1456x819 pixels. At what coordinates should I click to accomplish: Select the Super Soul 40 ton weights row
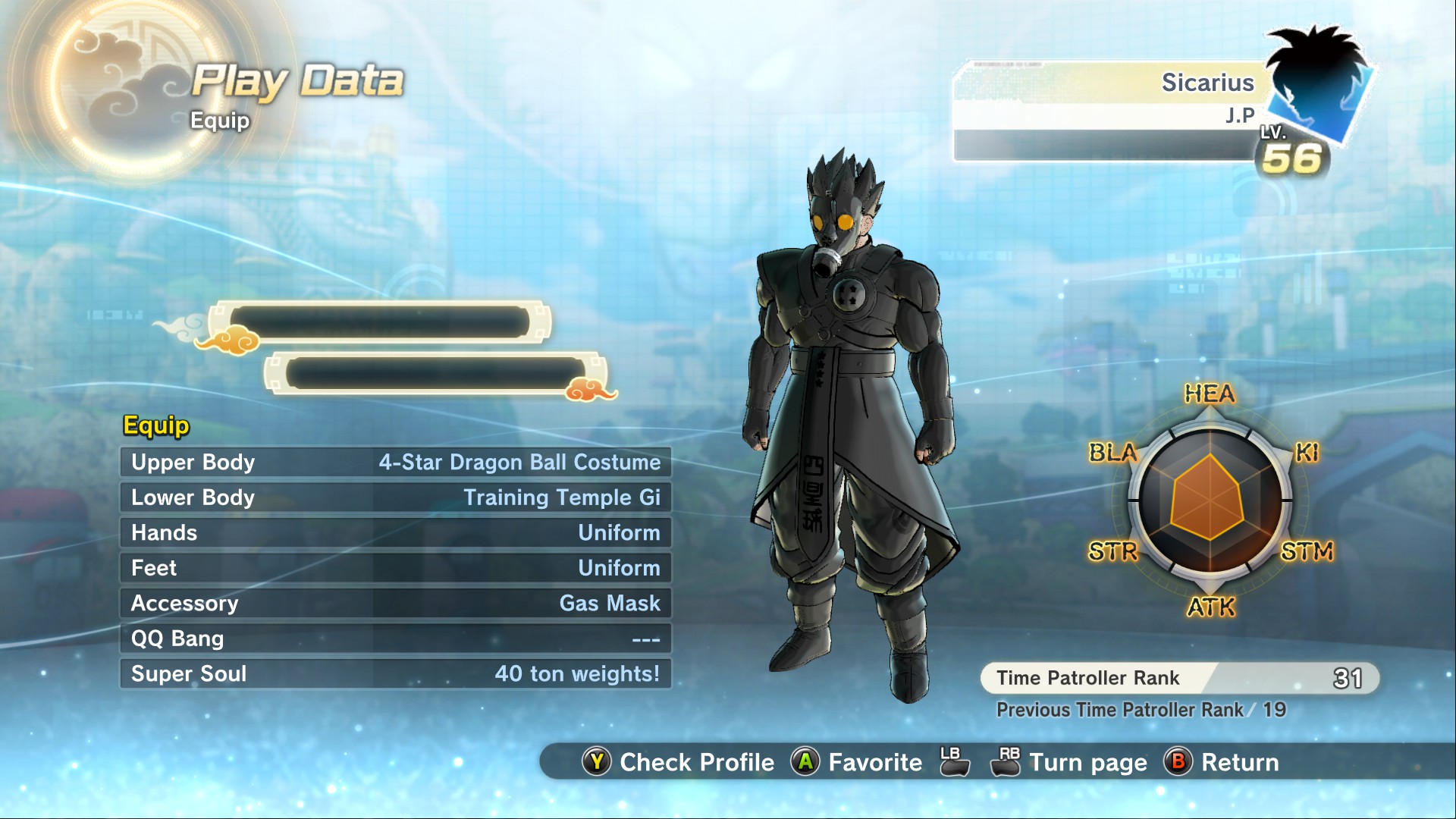(x=395, y=674)
